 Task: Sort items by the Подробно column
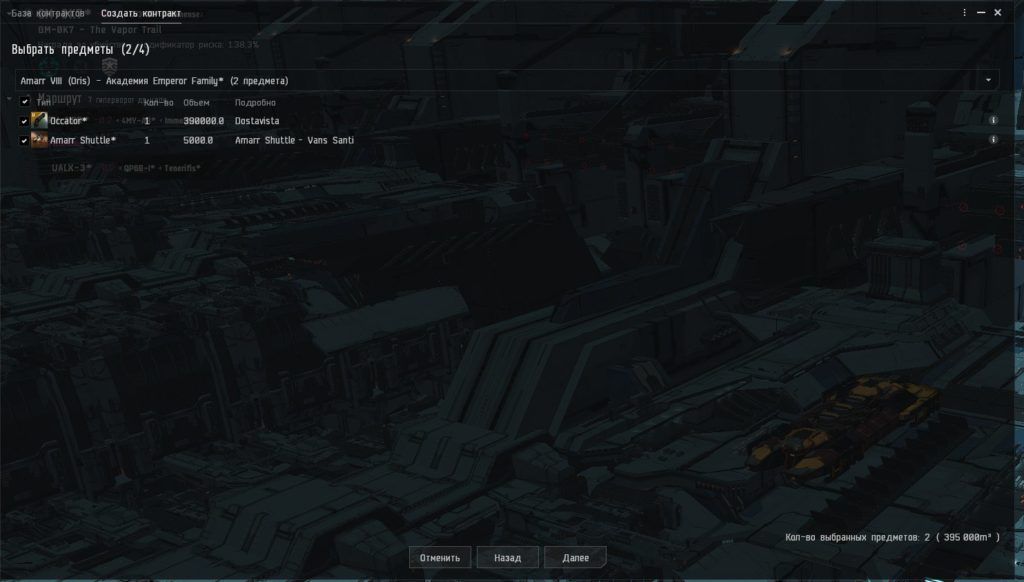(x=255, y=102)
